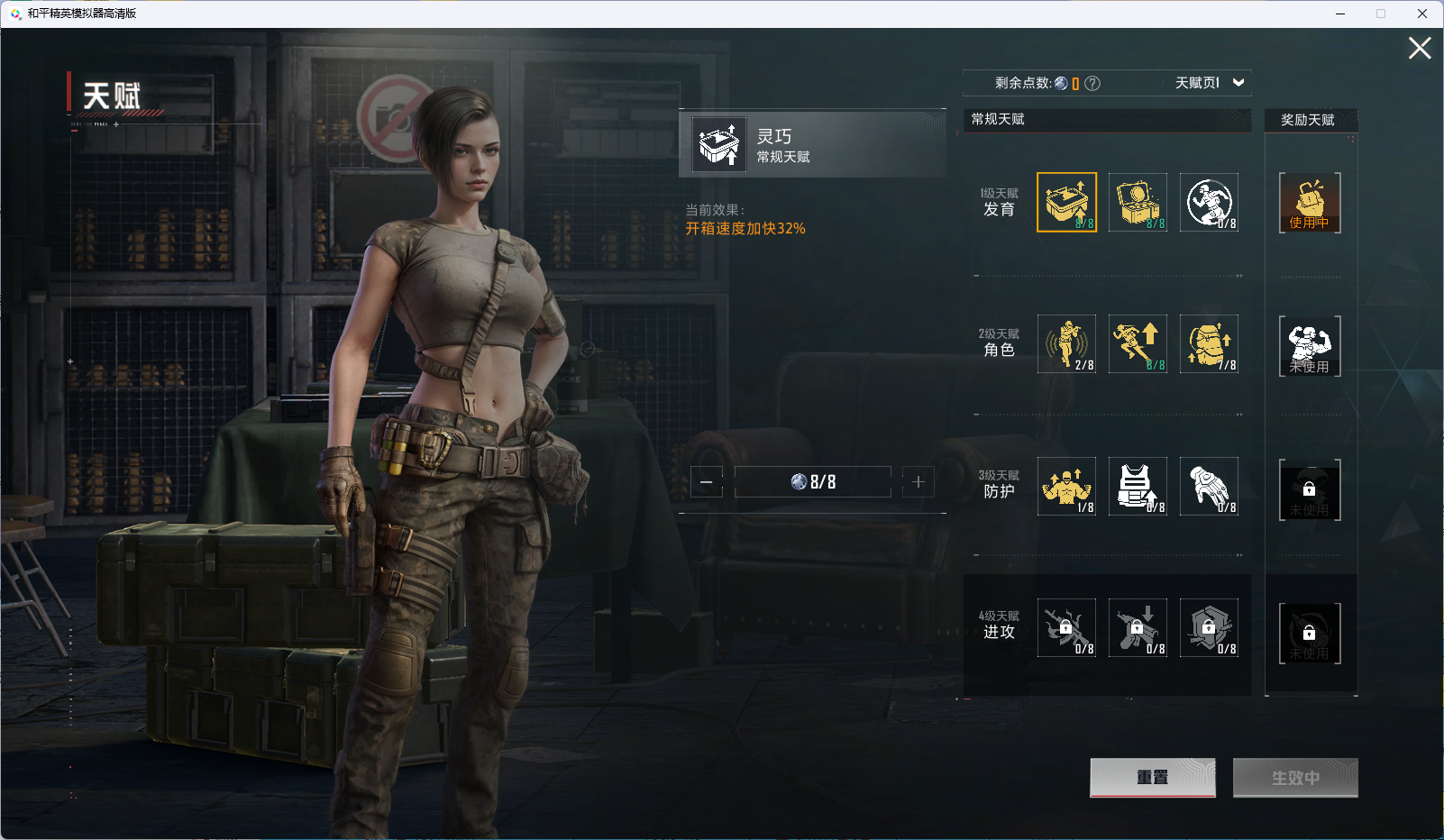Show help for remaining points

click(x=1092, y=83)
